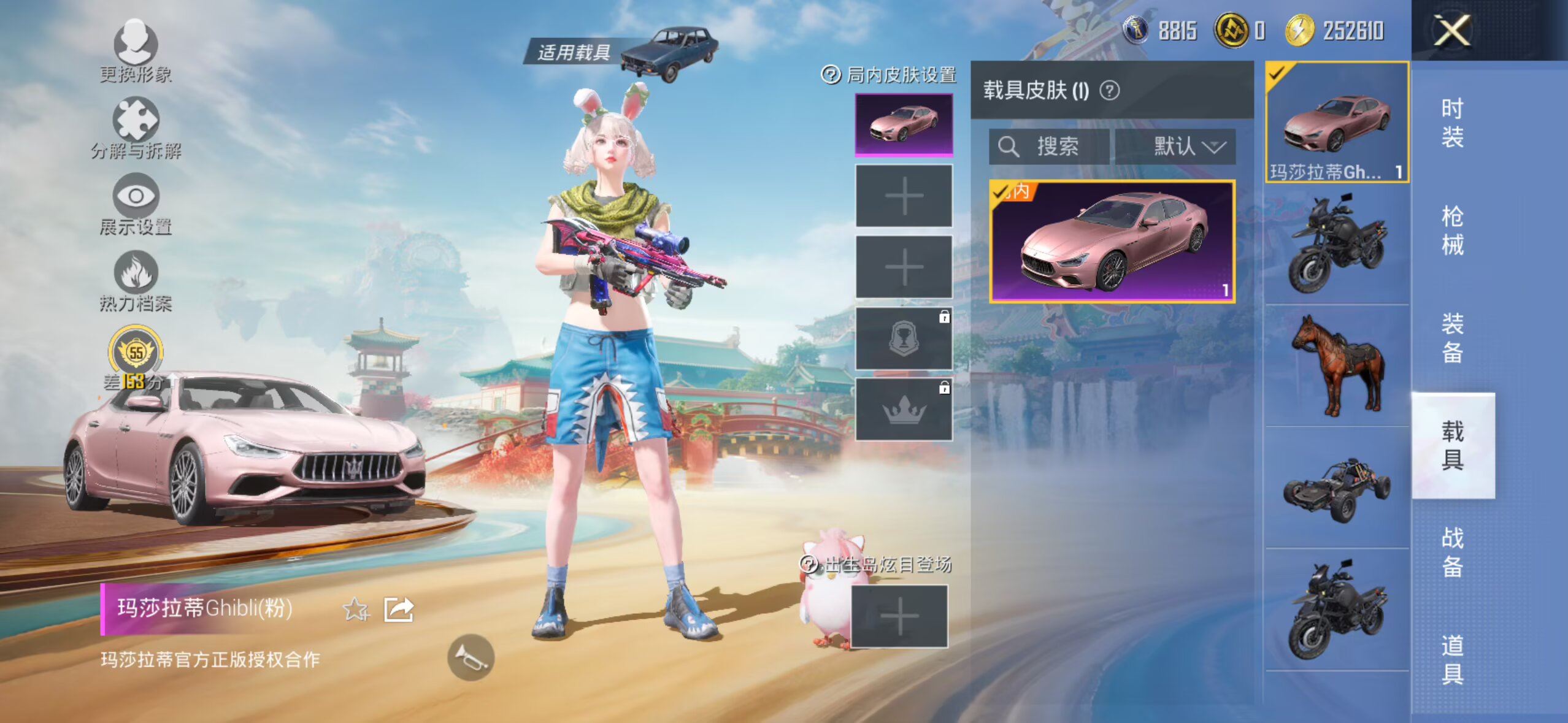Share the skin using the share icon

coord(399,610)
